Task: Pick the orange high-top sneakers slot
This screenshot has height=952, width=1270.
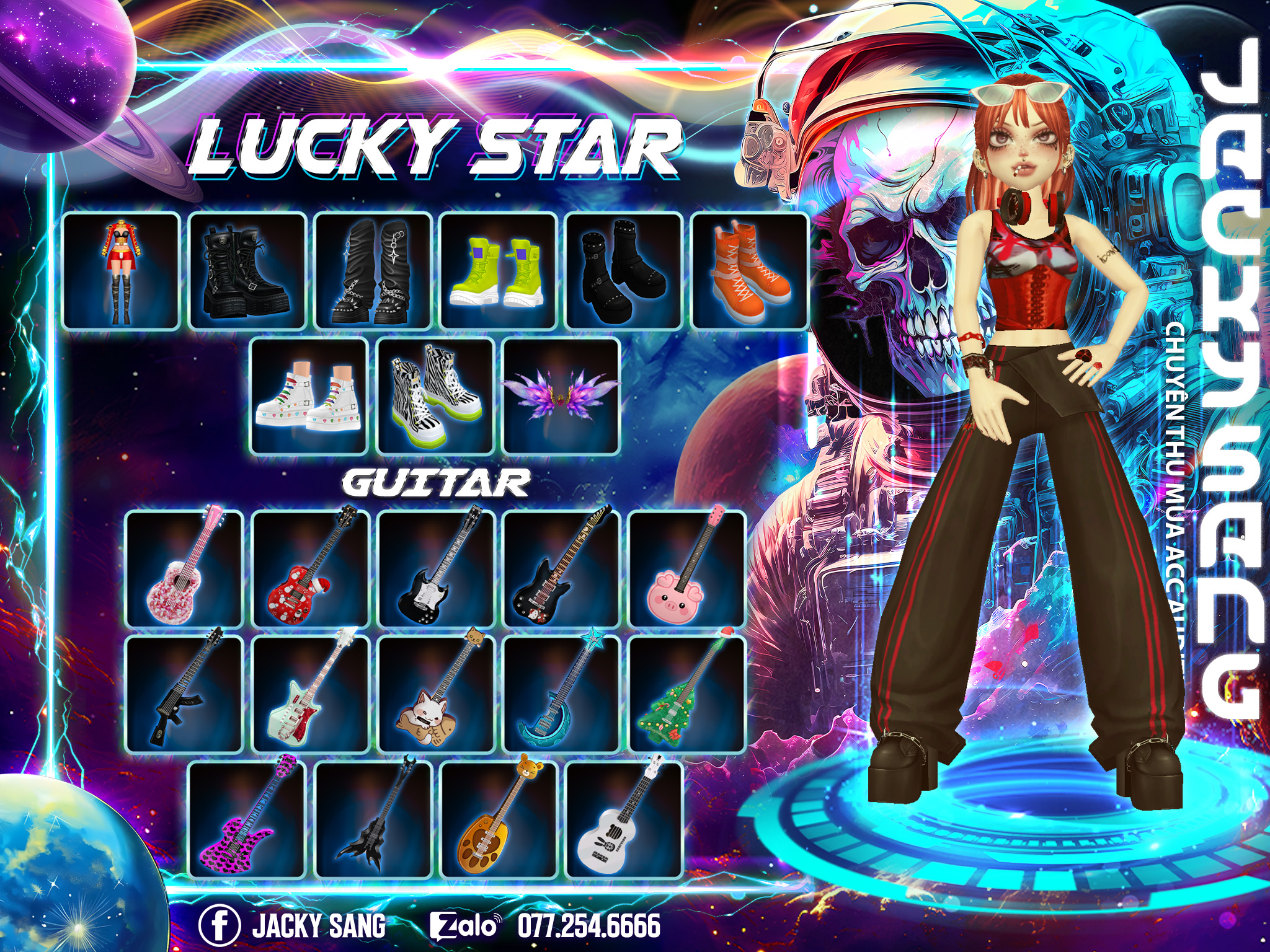Action: tap(749, 271)
